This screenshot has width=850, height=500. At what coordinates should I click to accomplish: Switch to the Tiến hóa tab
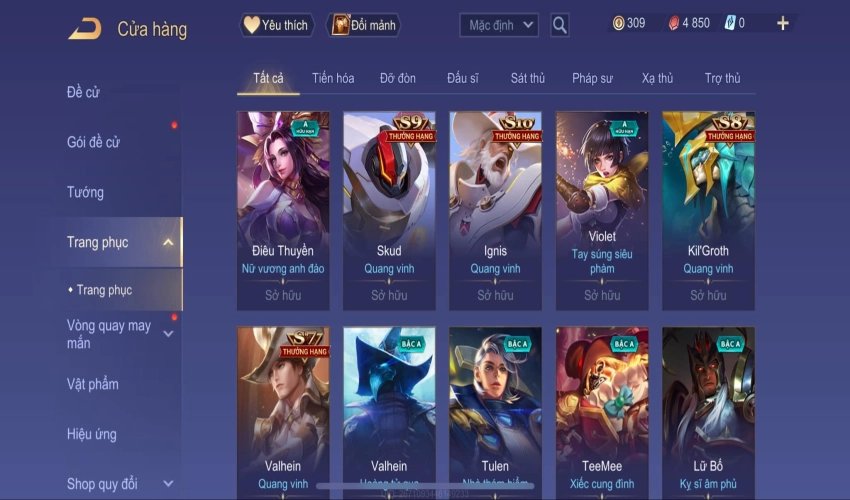(x=333, y=78)
